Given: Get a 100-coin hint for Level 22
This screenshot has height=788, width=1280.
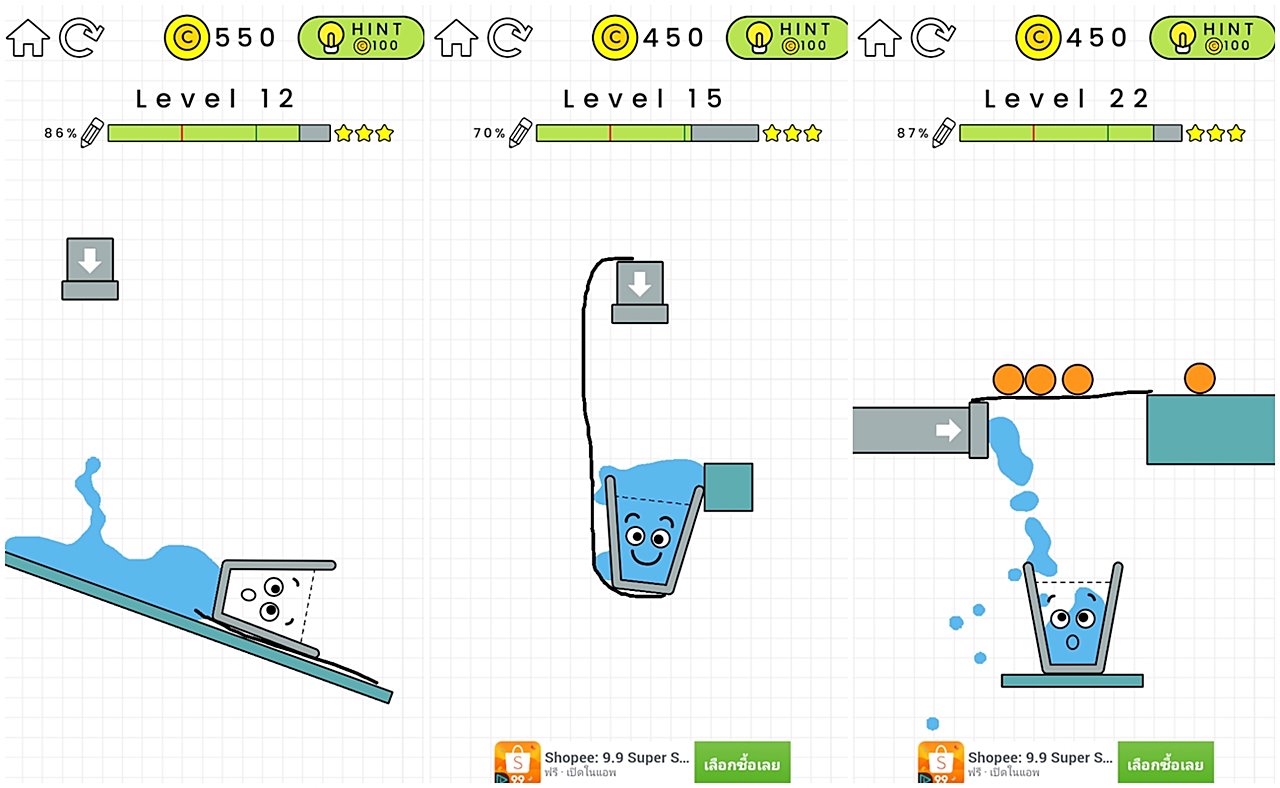Looking at the screenshot, I should click(x=1213, y=38).
